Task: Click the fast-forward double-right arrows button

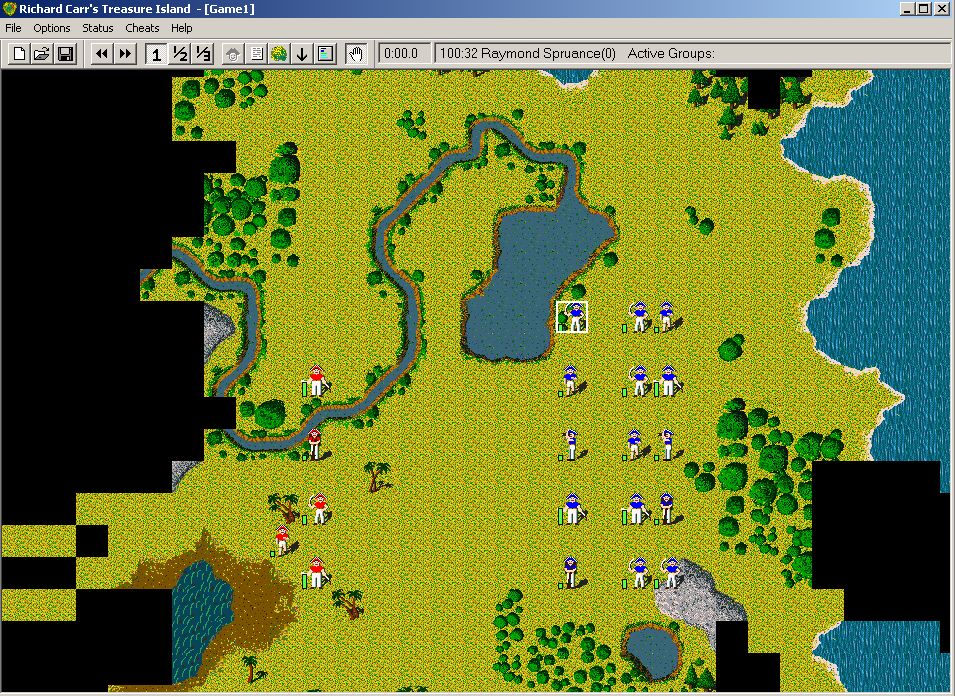Action: 125,54
